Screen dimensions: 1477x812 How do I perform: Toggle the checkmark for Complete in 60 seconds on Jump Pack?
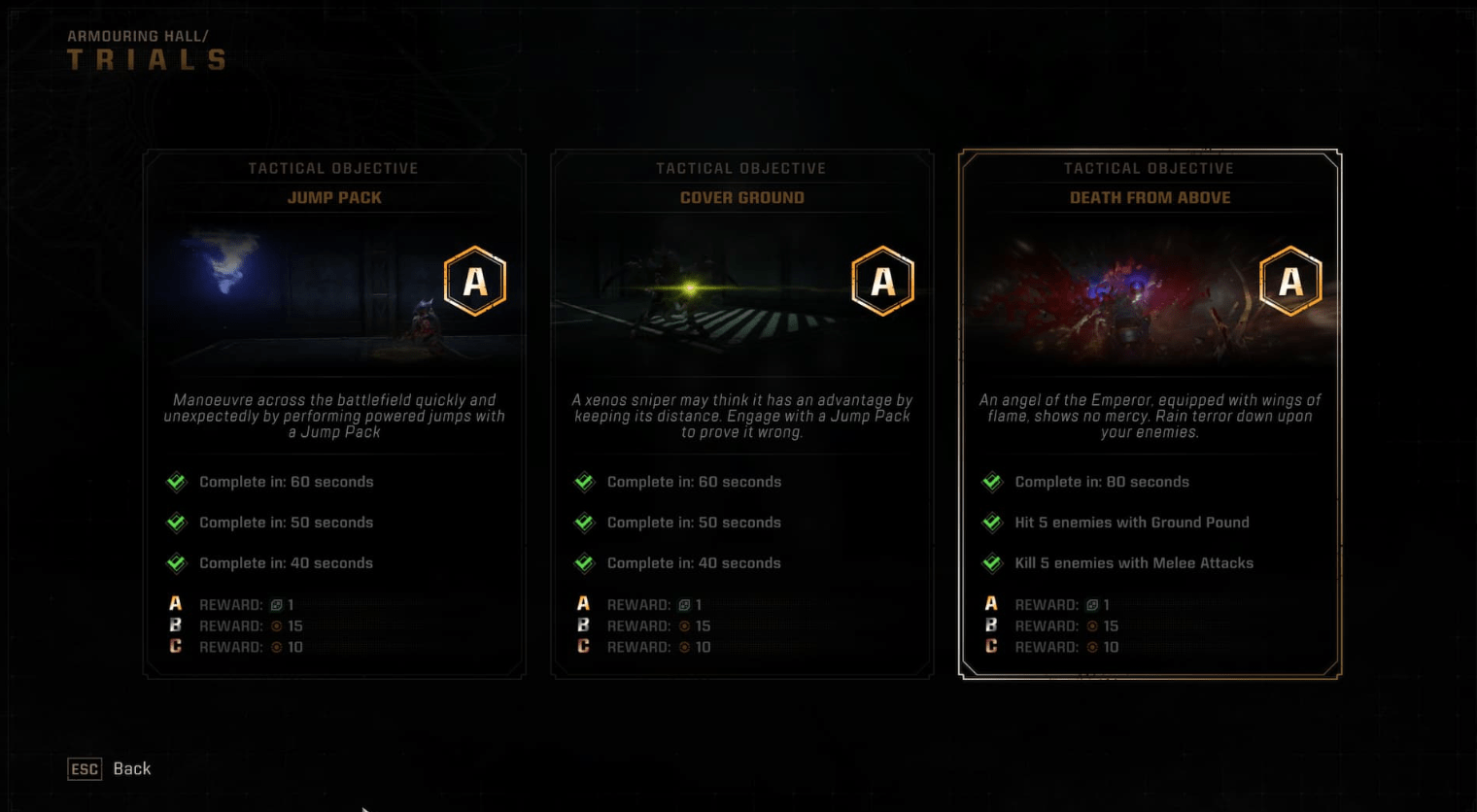coord(176,481)
